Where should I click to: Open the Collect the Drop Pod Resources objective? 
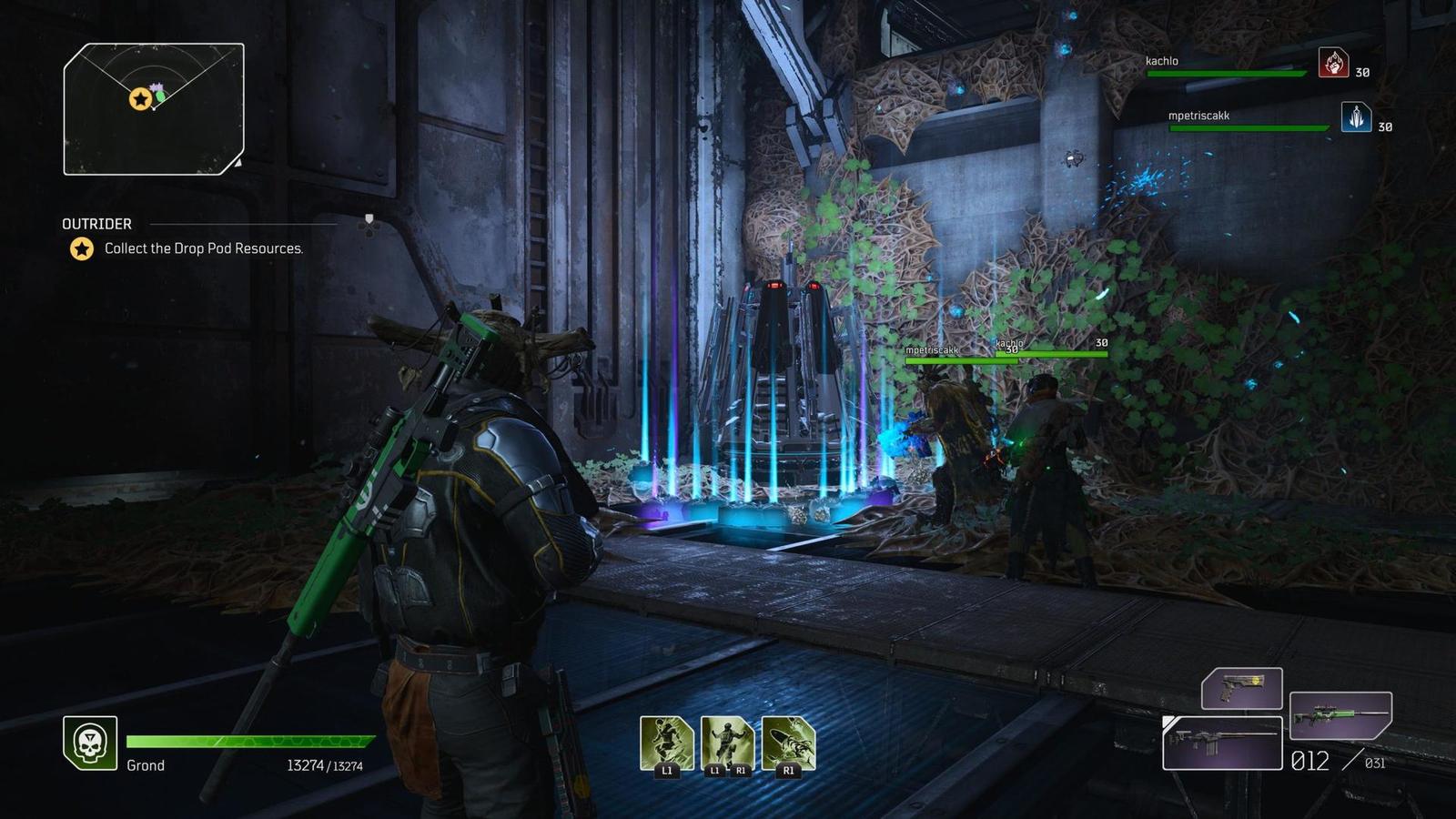tap(203, 248)
